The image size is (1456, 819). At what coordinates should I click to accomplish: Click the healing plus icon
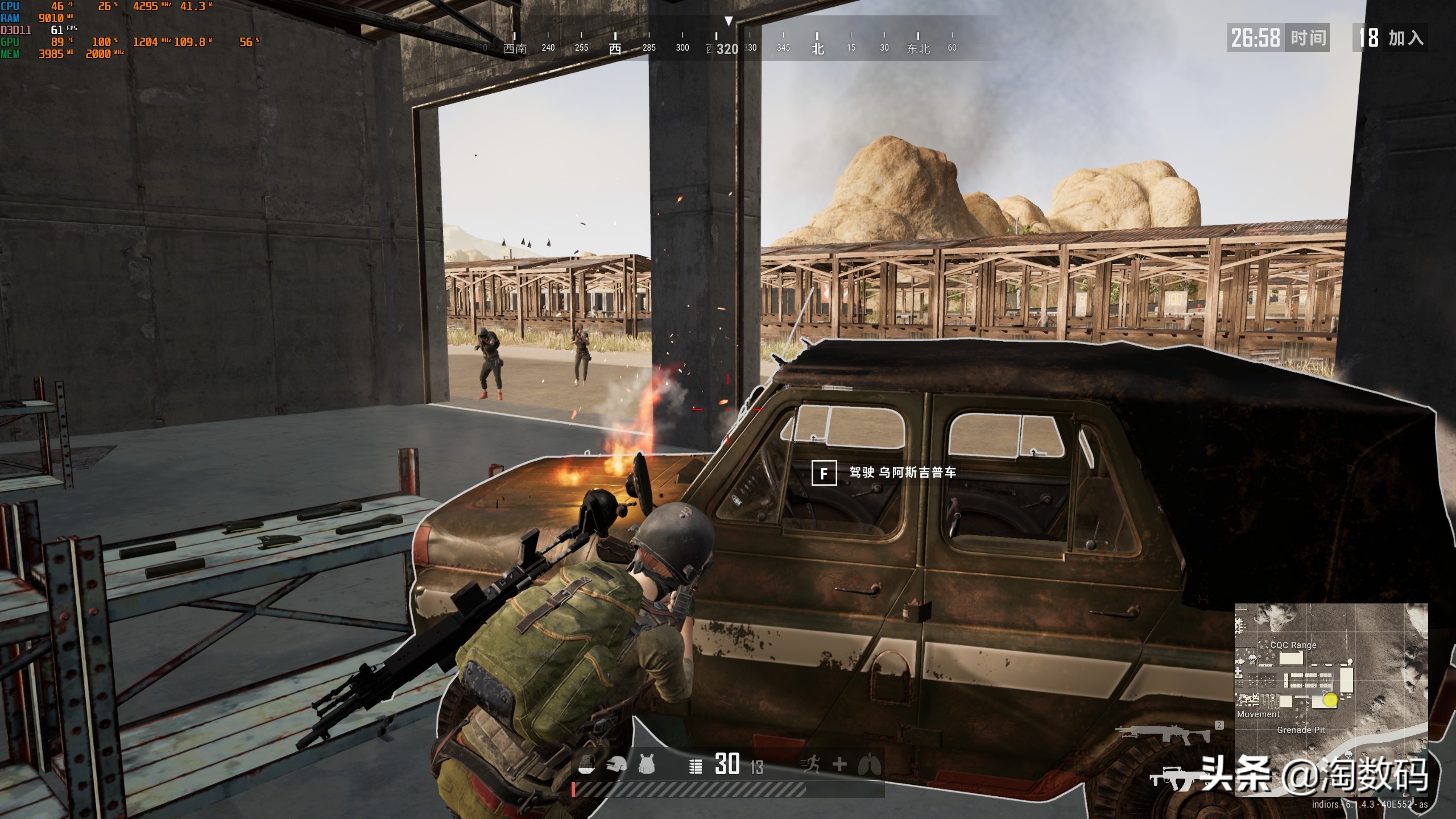click(x=839, y=765)
